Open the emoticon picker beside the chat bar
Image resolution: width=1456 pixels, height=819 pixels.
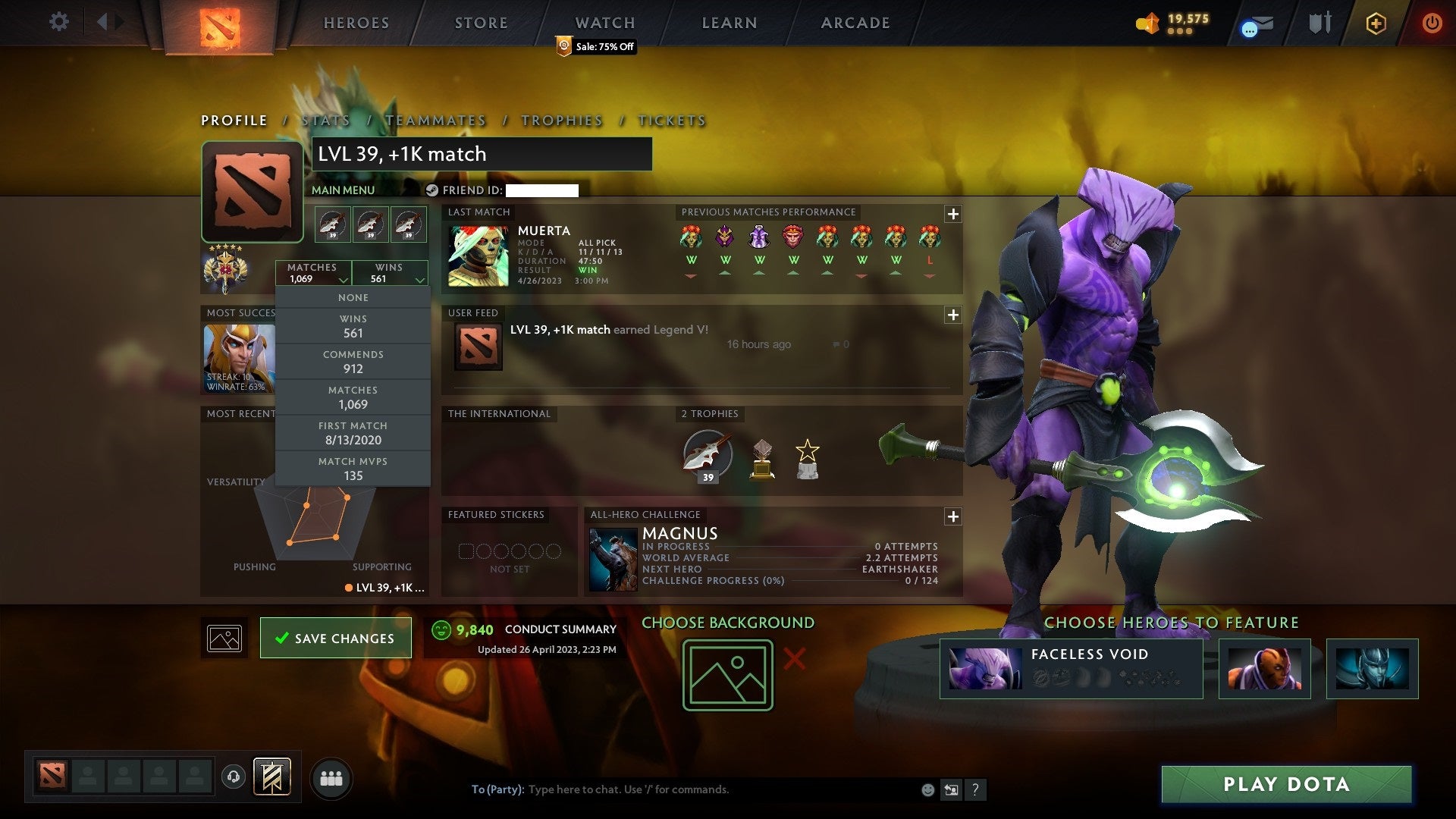coord(927,789)
